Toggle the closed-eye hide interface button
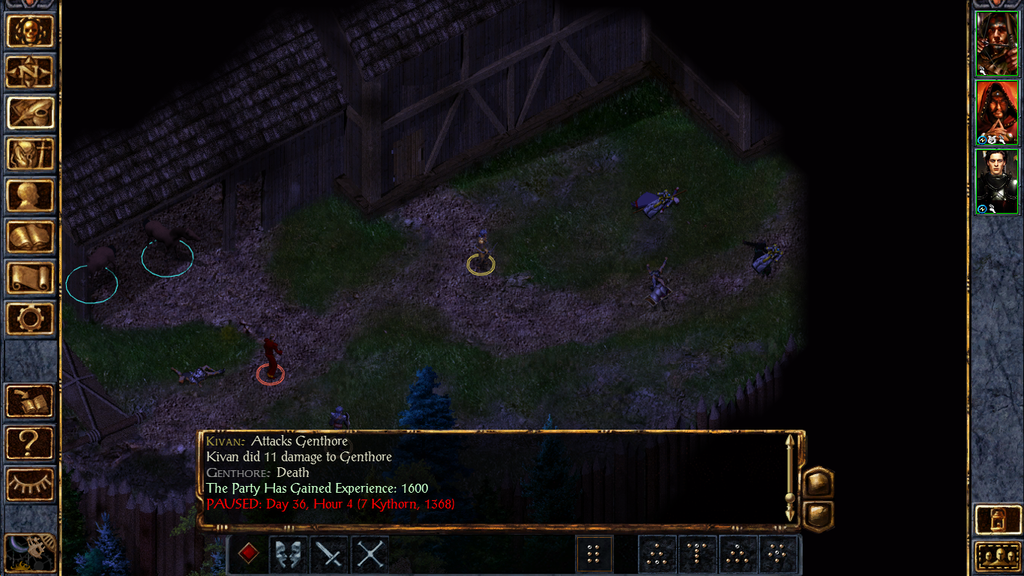Image resolution: width=1024 pixels, height=576 pixels. point(30,484)
